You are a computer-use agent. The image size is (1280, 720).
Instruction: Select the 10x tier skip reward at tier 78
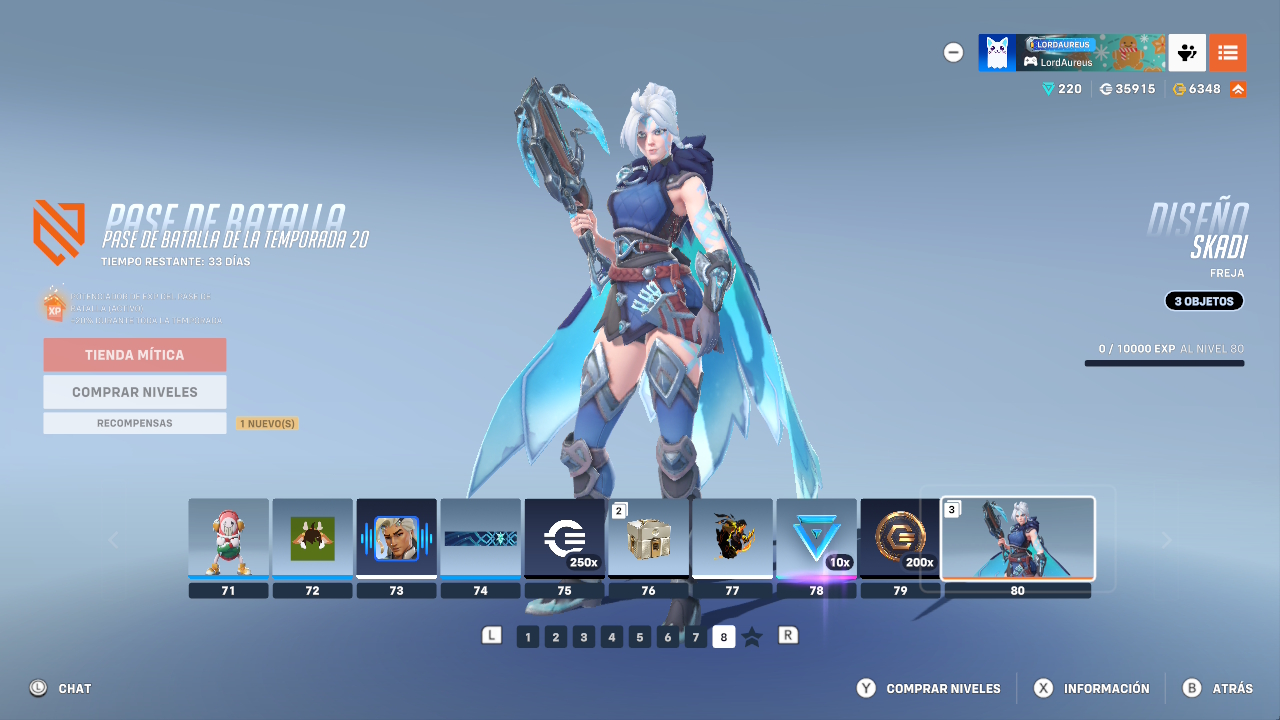[x=816, y=540]
